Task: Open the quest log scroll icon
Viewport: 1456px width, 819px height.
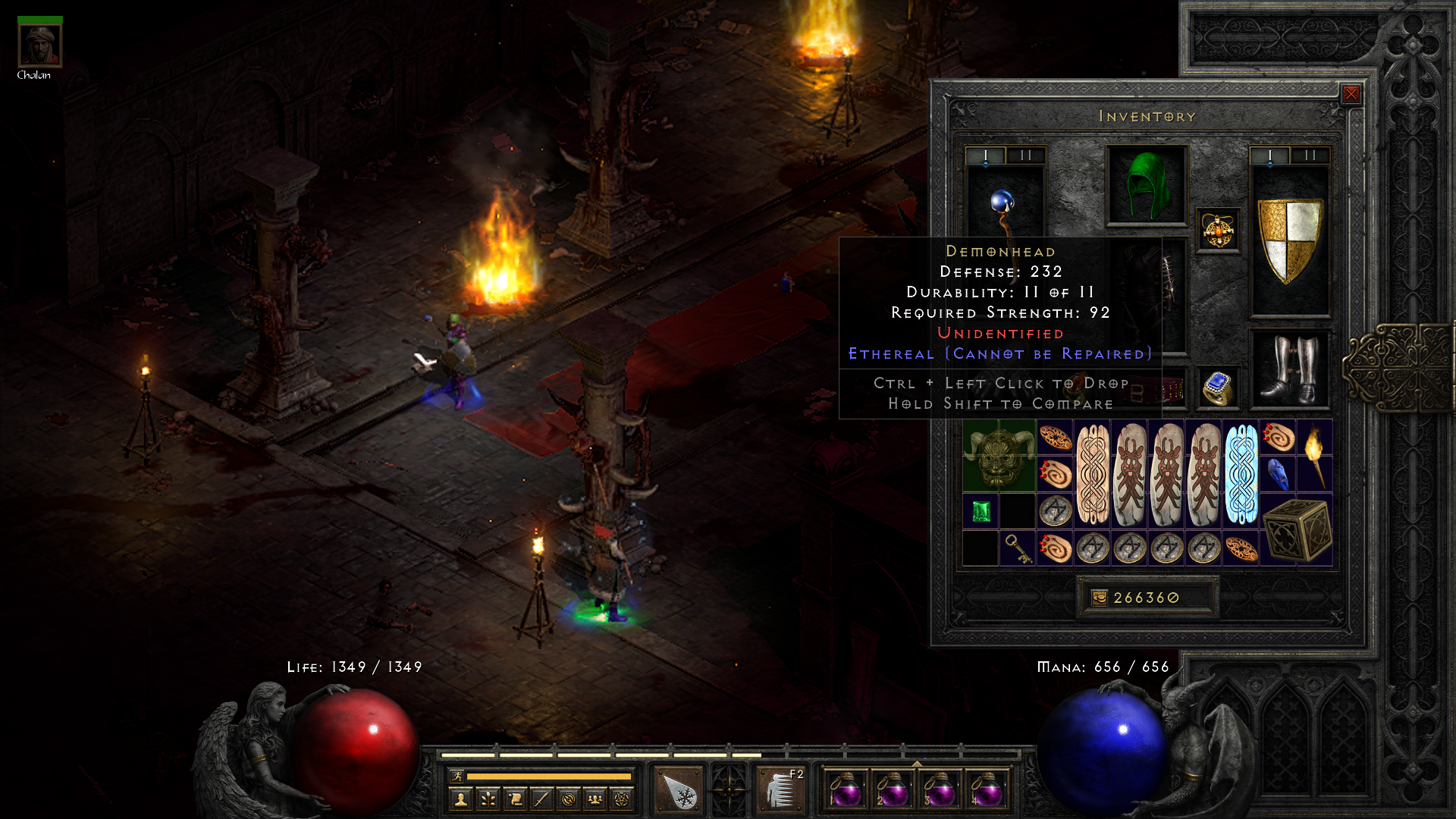Action: point(515,799)
